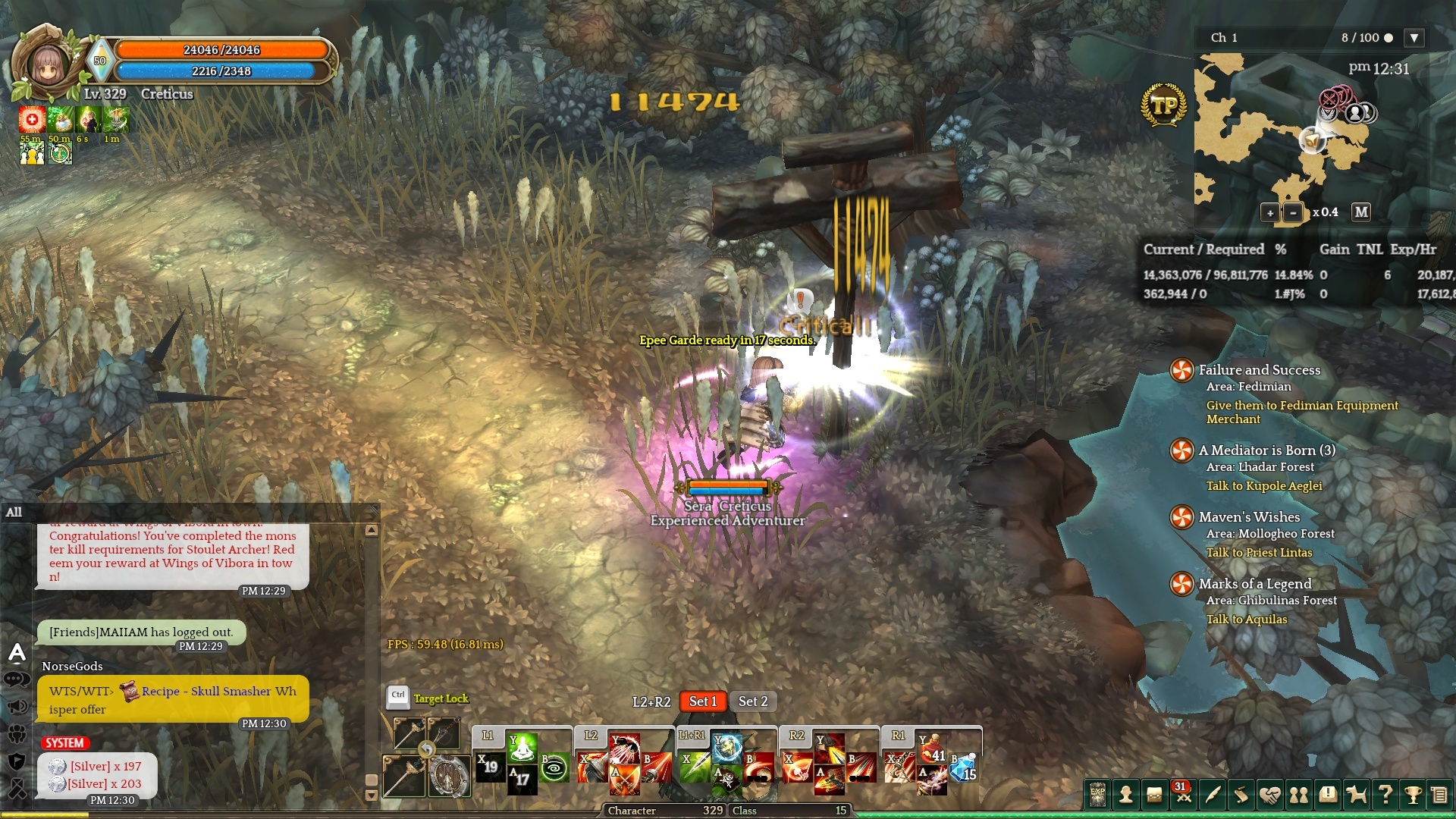Zoom out the minimap with minus button
The height and width of the screenshot is (819, 1456).
(x=1293, y=213)
